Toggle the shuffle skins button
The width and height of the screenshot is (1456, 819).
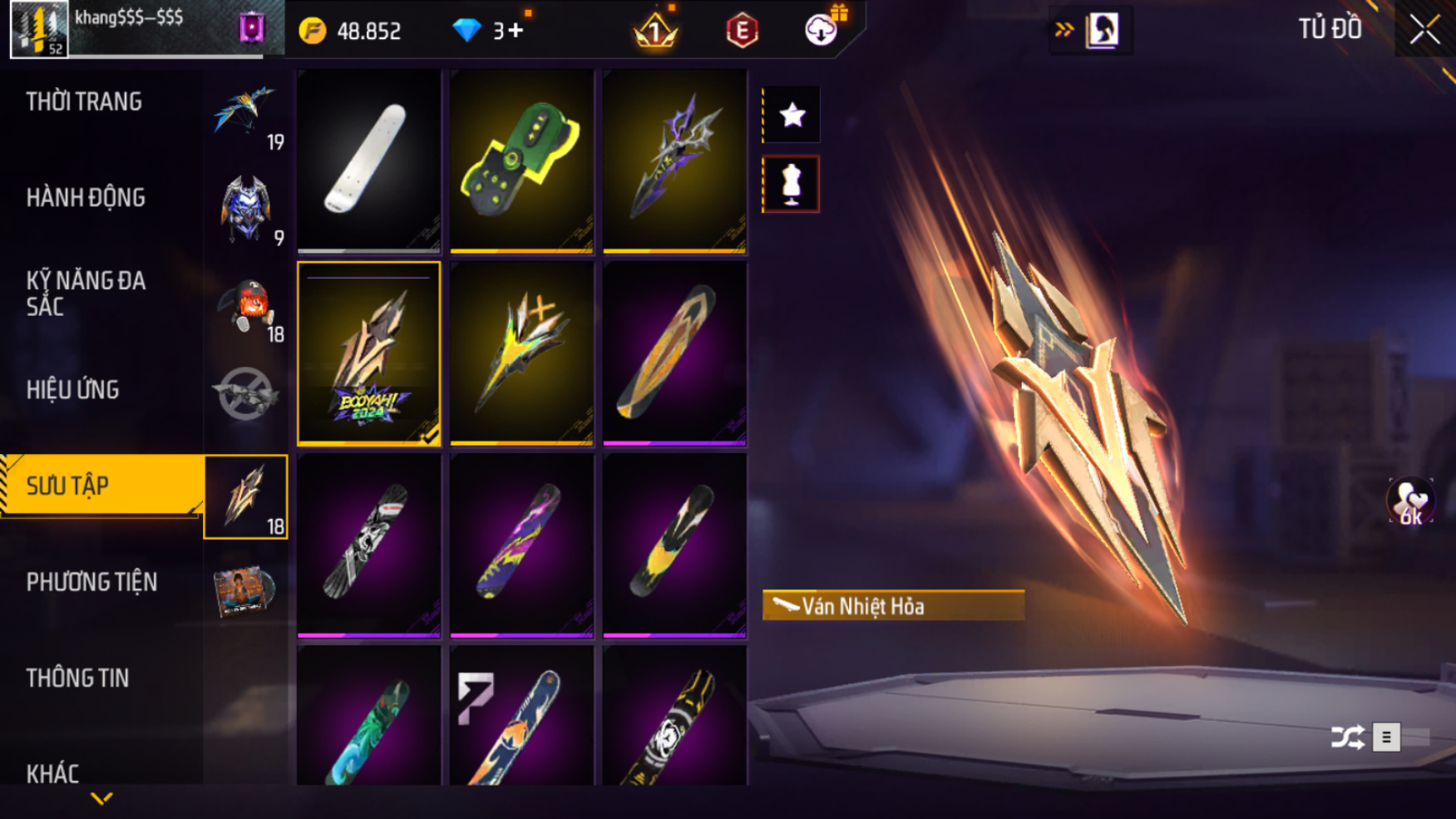[x=1347, y=737]
